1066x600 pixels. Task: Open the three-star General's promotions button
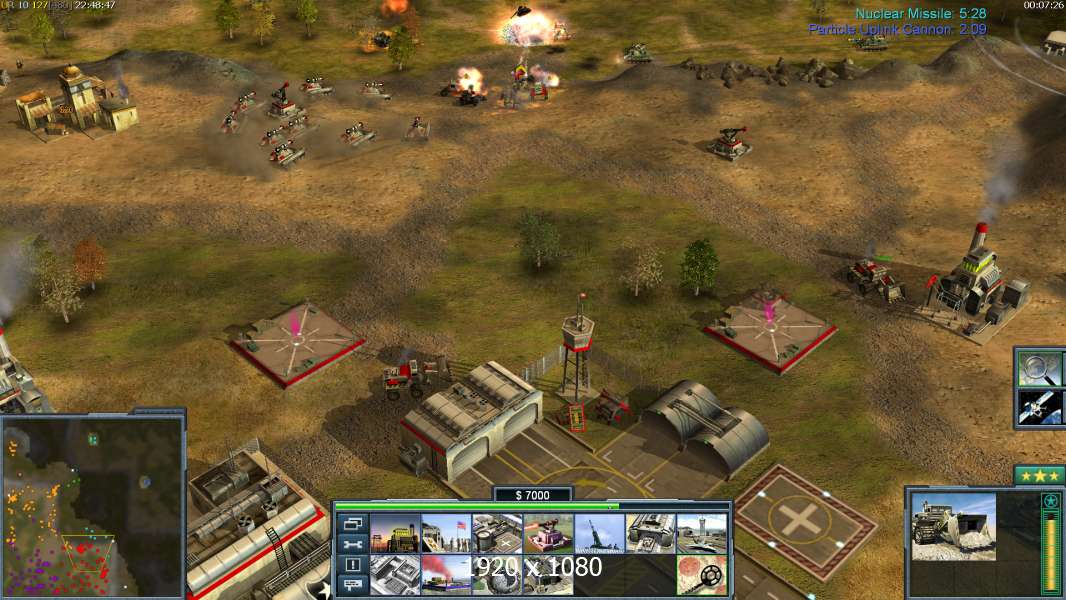pos(1039,476)
